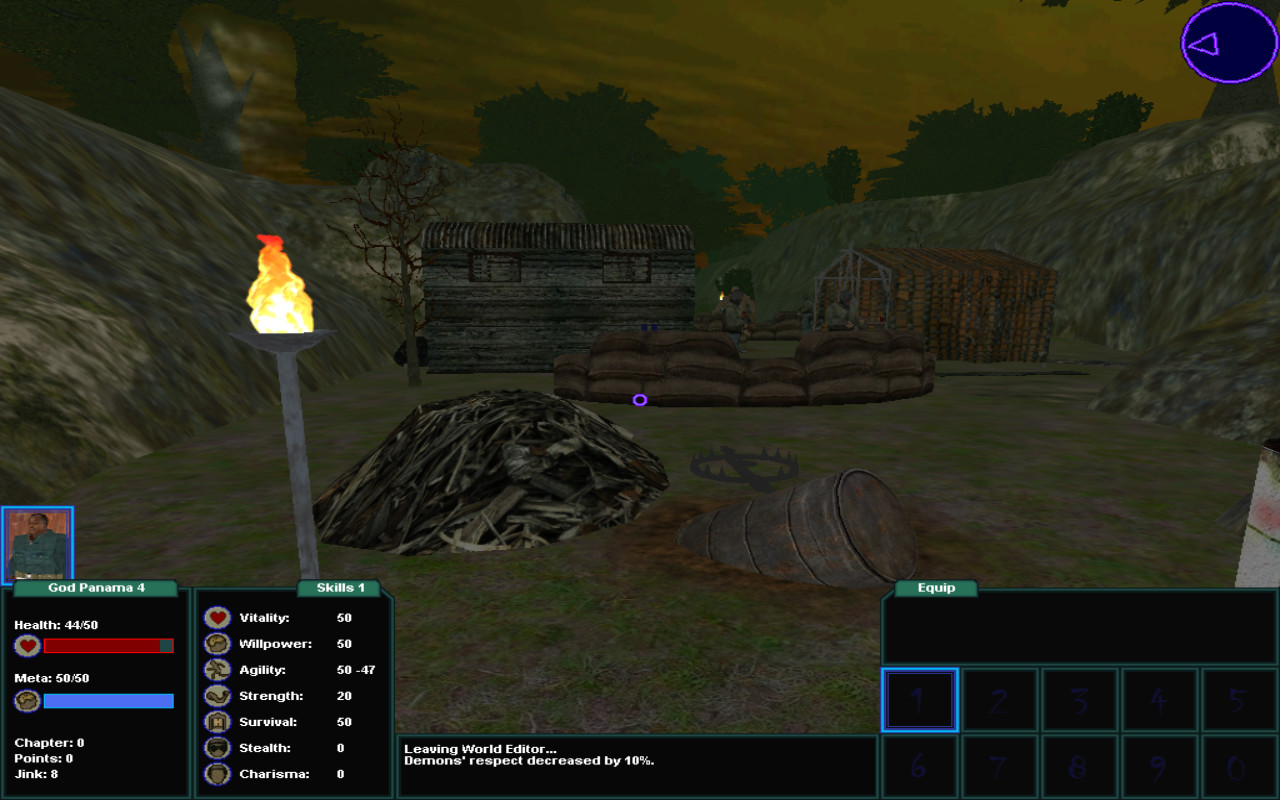Viewport: 1280px width, 800px height.
Task: Enable equip hotbar slot 5
Action: point(1239,699)
